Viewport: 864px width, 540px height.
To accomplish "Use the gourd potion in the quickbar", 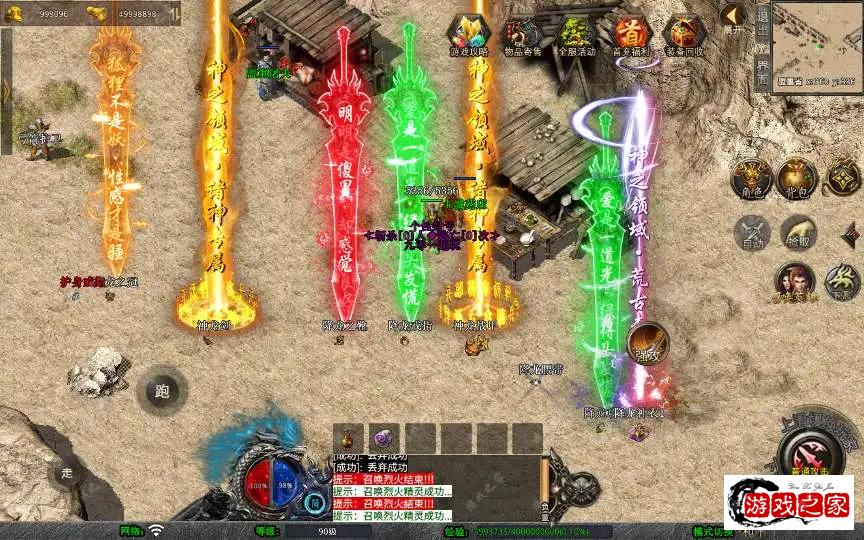I will point(348,437).
